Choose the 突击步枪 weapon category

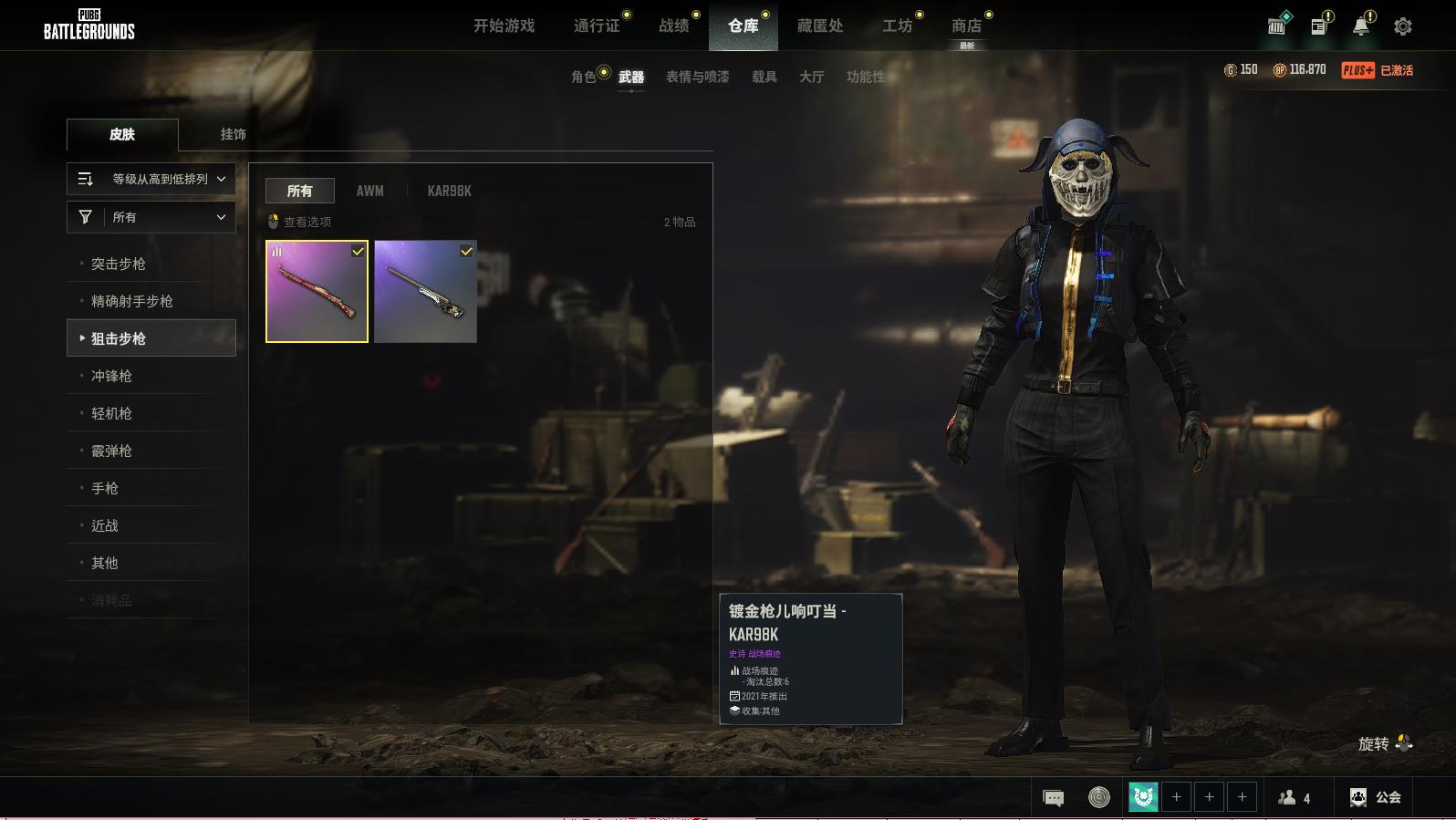(x=119, y=264)
